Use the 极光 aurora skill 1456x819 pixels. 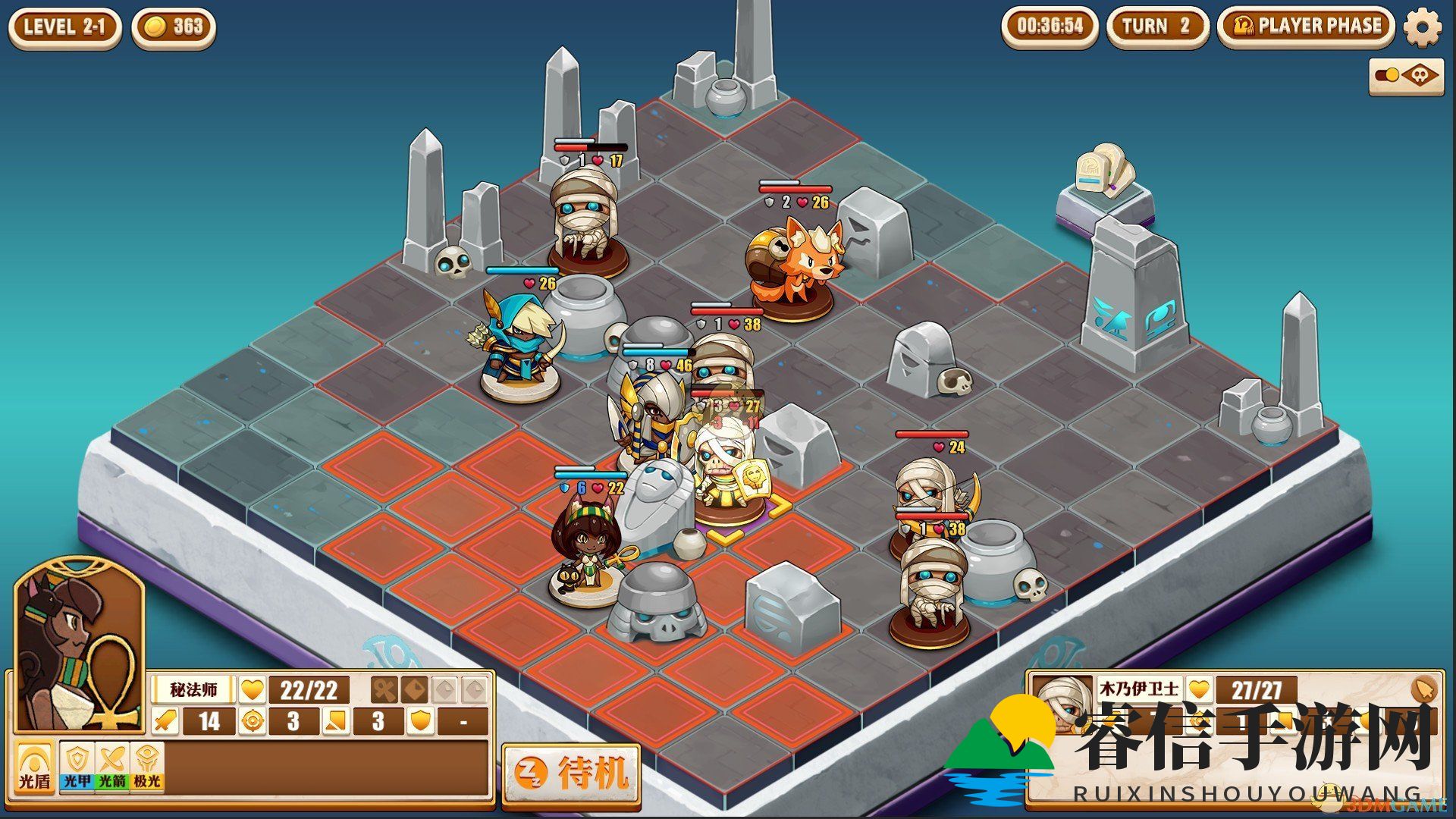(147, 766)
